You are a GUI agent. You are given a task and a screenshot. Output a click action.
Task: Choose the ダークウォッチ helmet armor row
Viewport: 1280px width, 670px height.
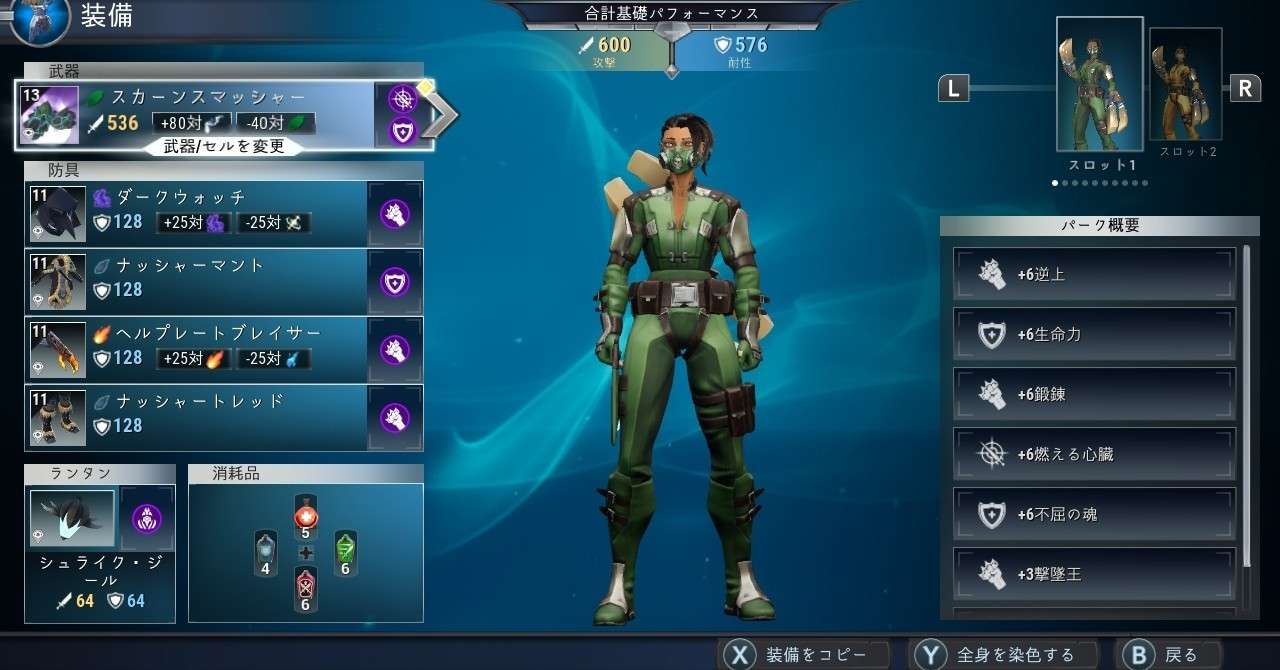click(200, 212)
